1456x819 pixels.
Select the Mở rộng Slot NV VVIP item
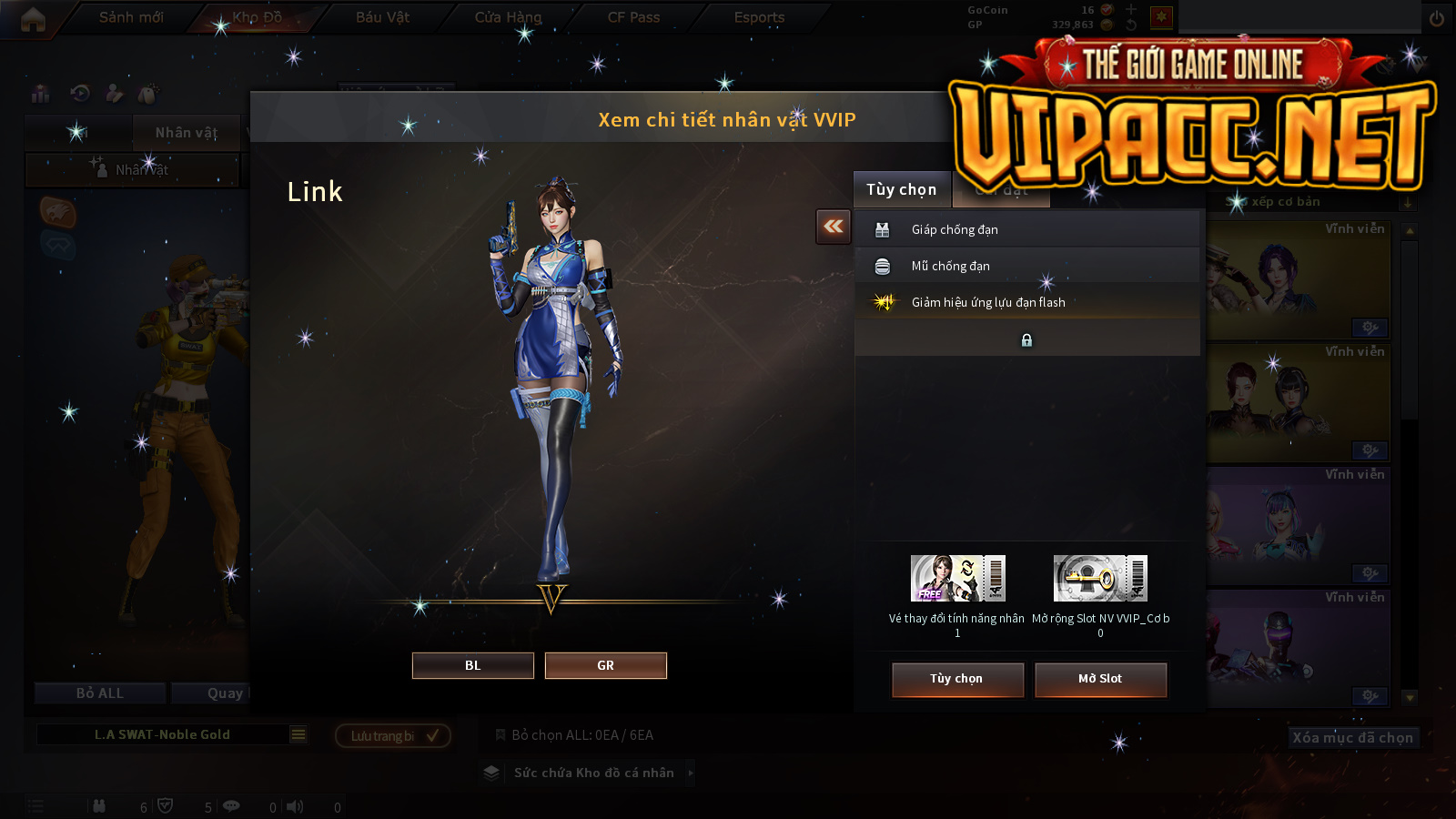point(1100,579)
